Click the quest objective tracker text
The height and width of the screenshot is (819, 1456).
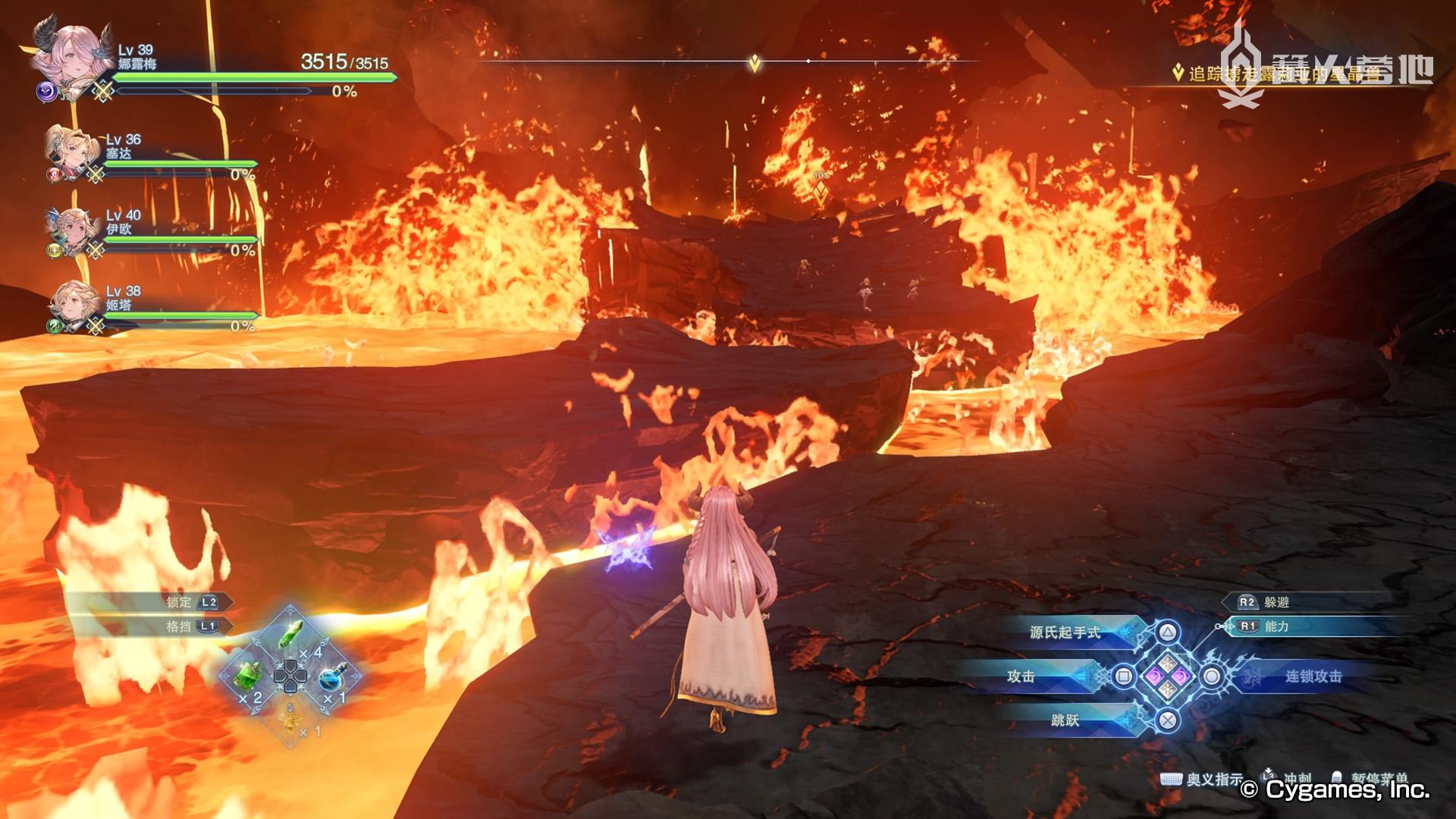1283,74
